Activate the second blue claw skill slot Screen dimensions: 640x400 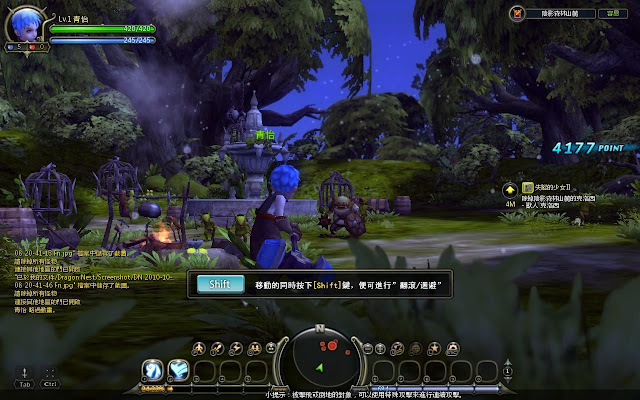click(x=178, y=370)
